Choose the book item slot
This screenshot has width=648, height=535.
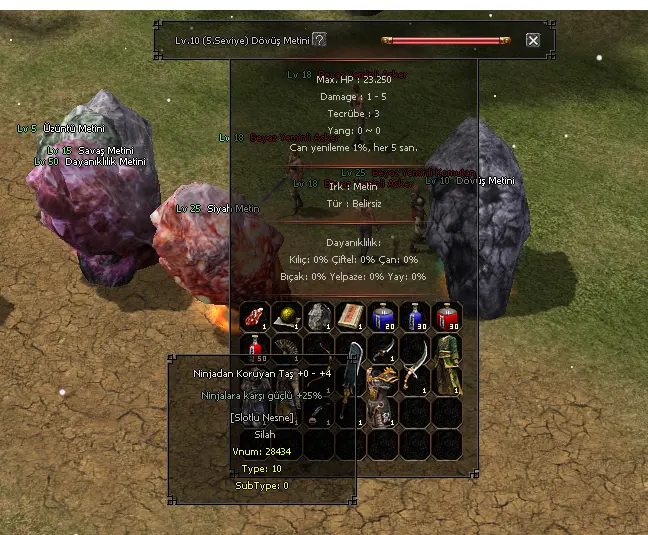pos(351,316)
